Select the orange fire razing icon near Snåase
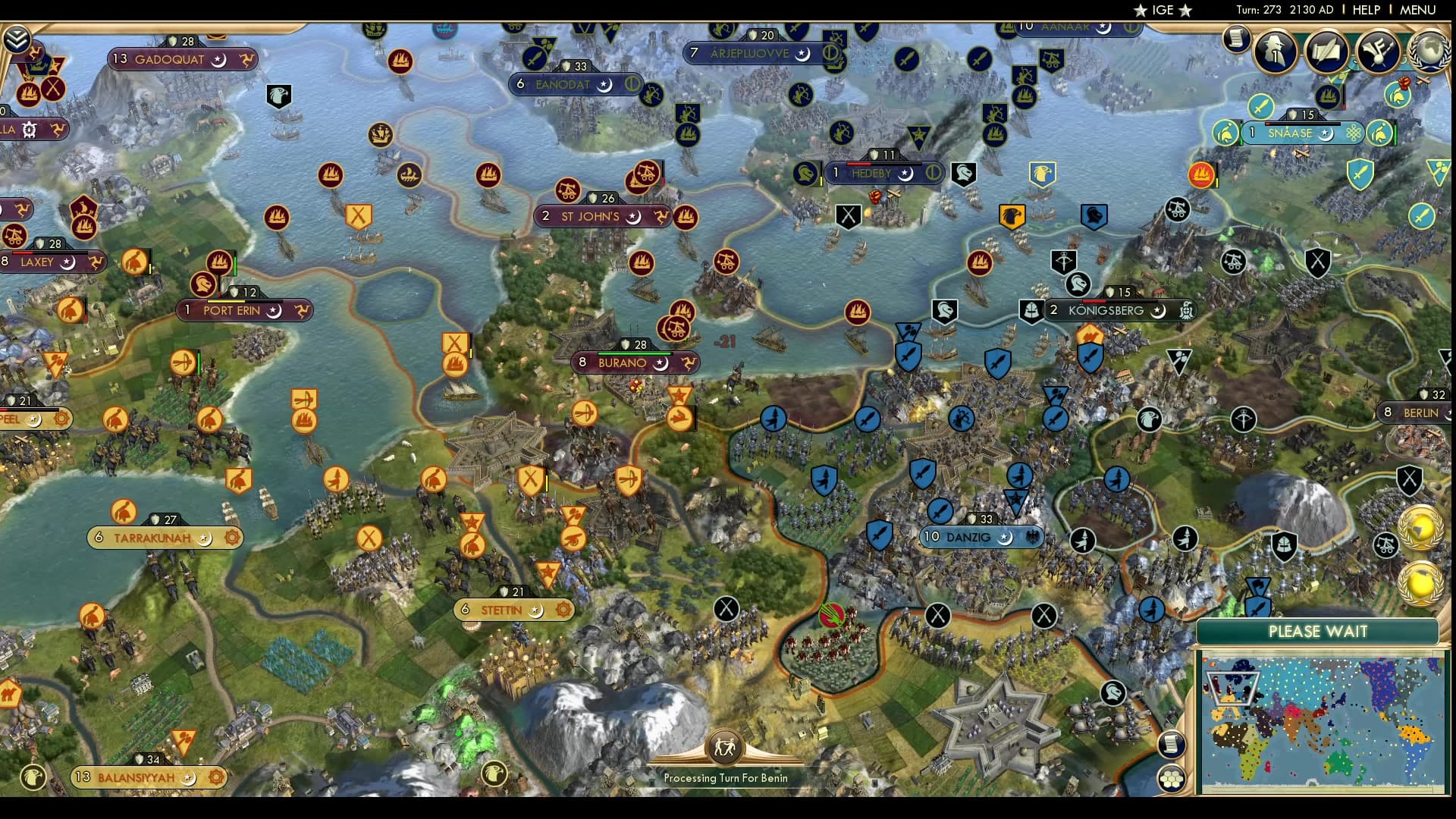1456x819 pixels. (1201, 175)
